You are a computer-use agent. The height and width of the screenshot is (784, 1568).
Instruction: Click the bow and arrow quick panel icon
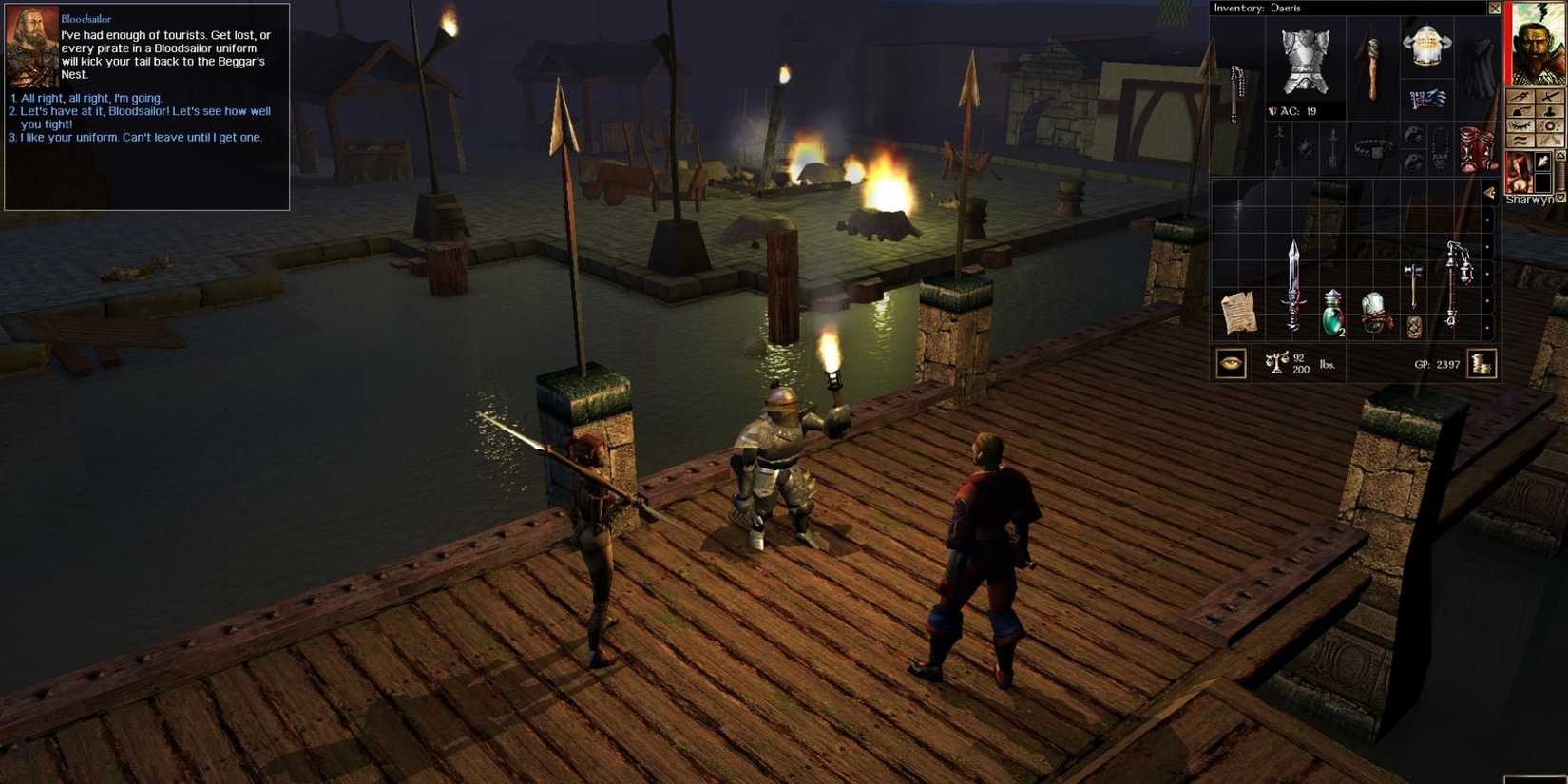pos(1520,96)
